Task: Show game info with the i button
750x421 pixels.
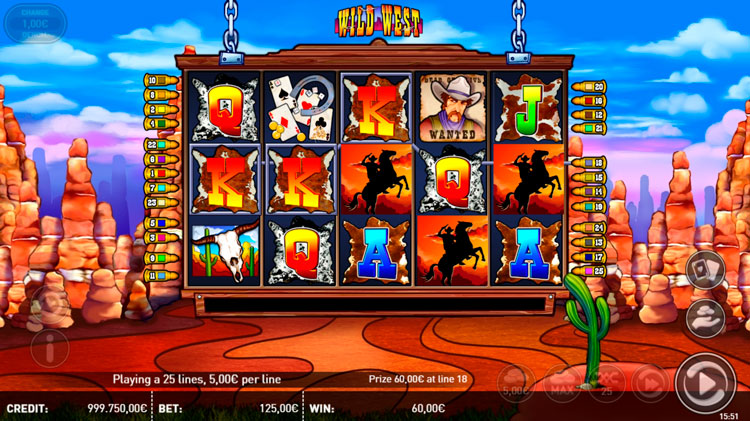Action: [49, 348]
